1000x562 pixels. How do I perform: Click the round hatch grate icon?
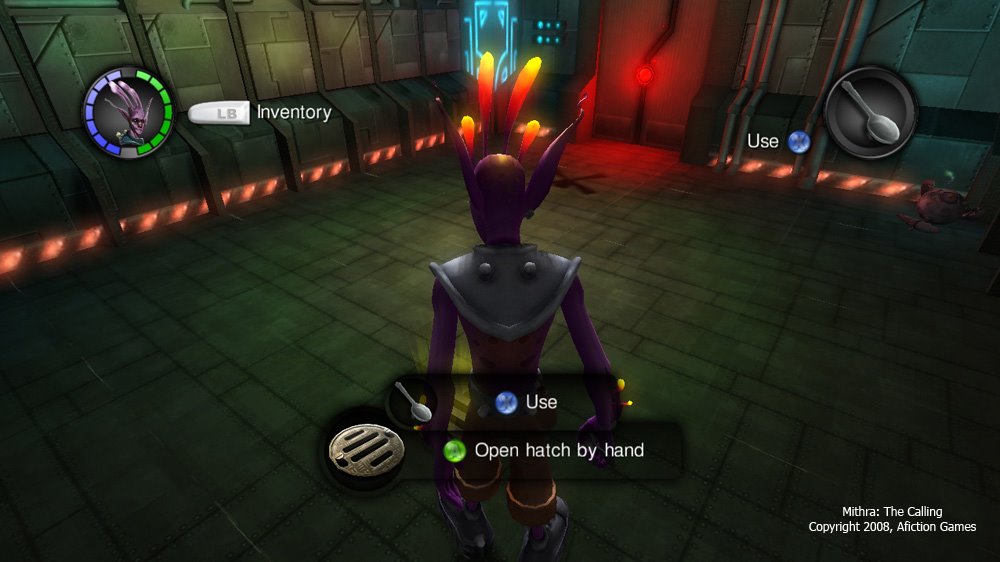point(364,452)
